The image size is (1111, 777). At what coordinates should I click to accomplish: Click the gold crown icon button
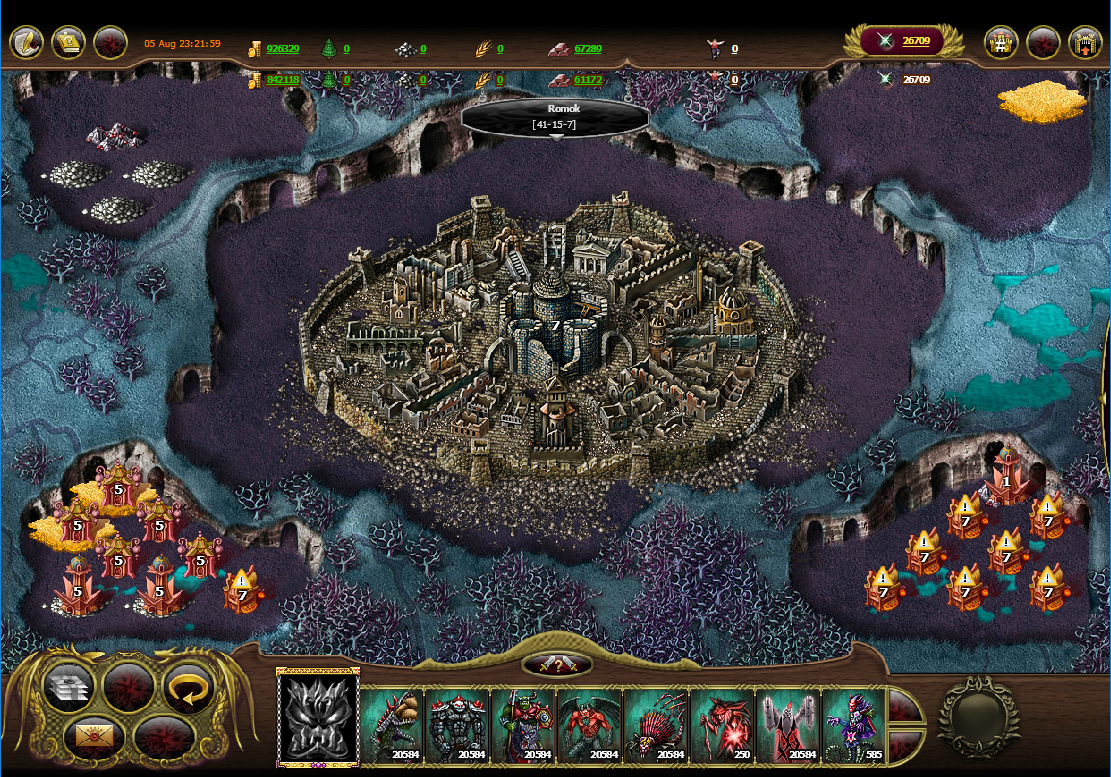pos(68,43)
